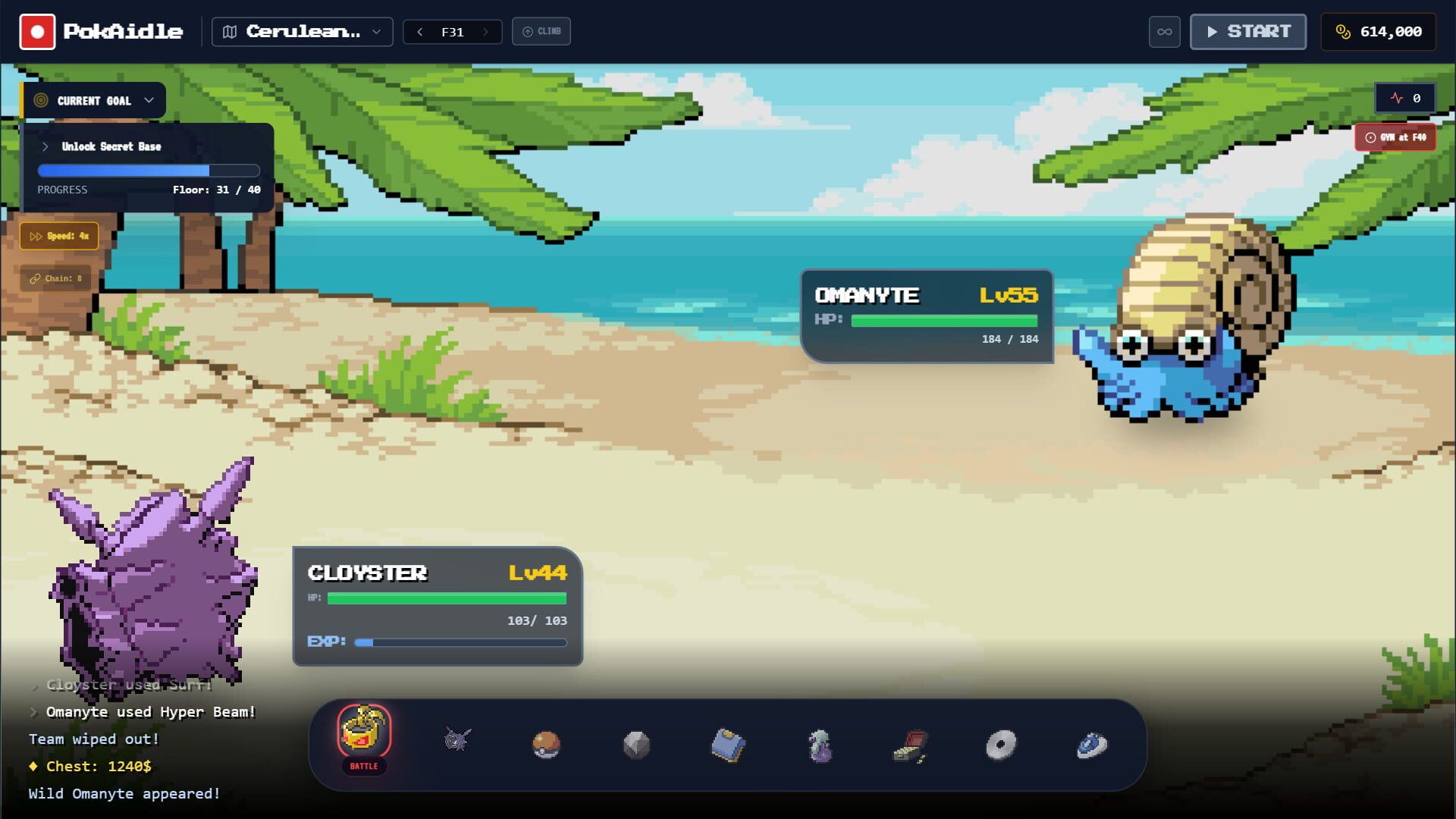Open the Pokéball inventory icon
The image size is (1456, 819).
pos(548,745)
